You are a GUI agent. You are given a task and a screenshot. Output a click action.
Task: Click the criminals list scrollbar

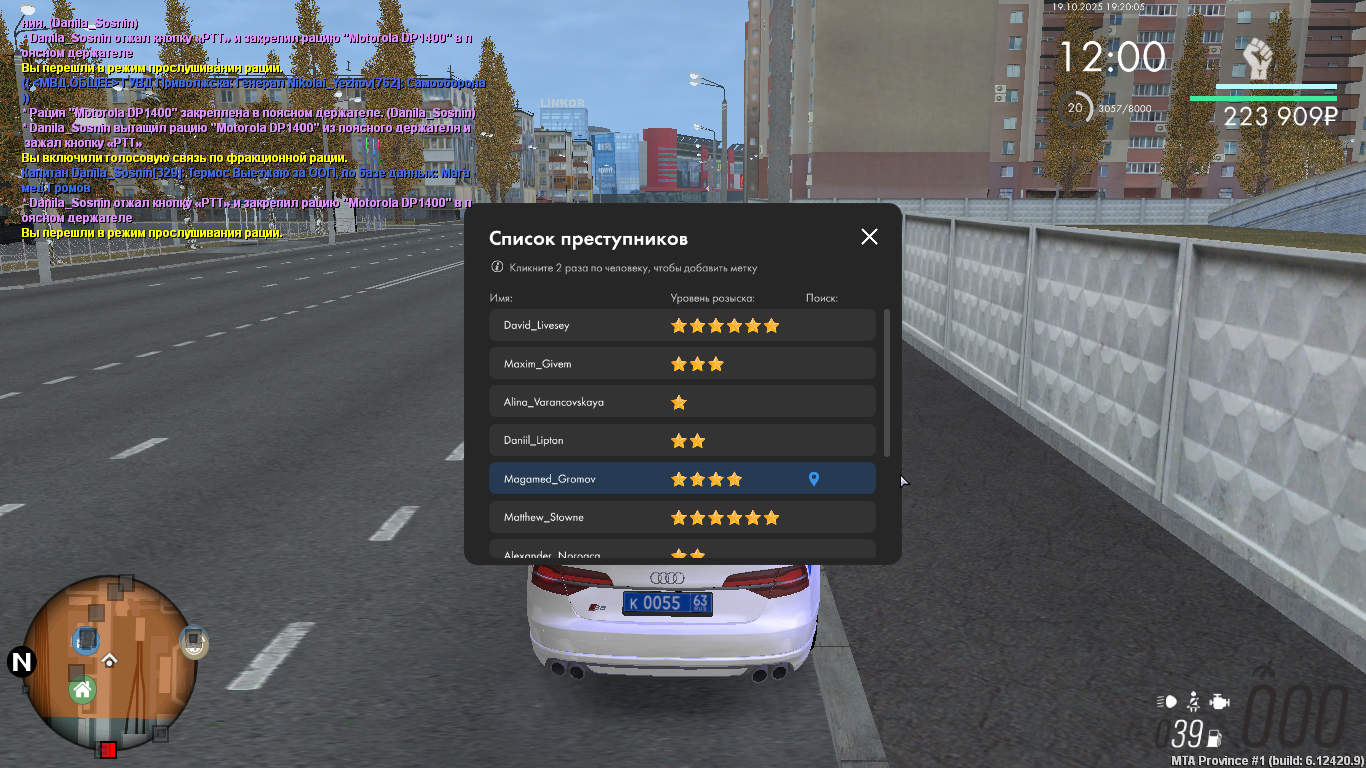[x=886, y=382]
